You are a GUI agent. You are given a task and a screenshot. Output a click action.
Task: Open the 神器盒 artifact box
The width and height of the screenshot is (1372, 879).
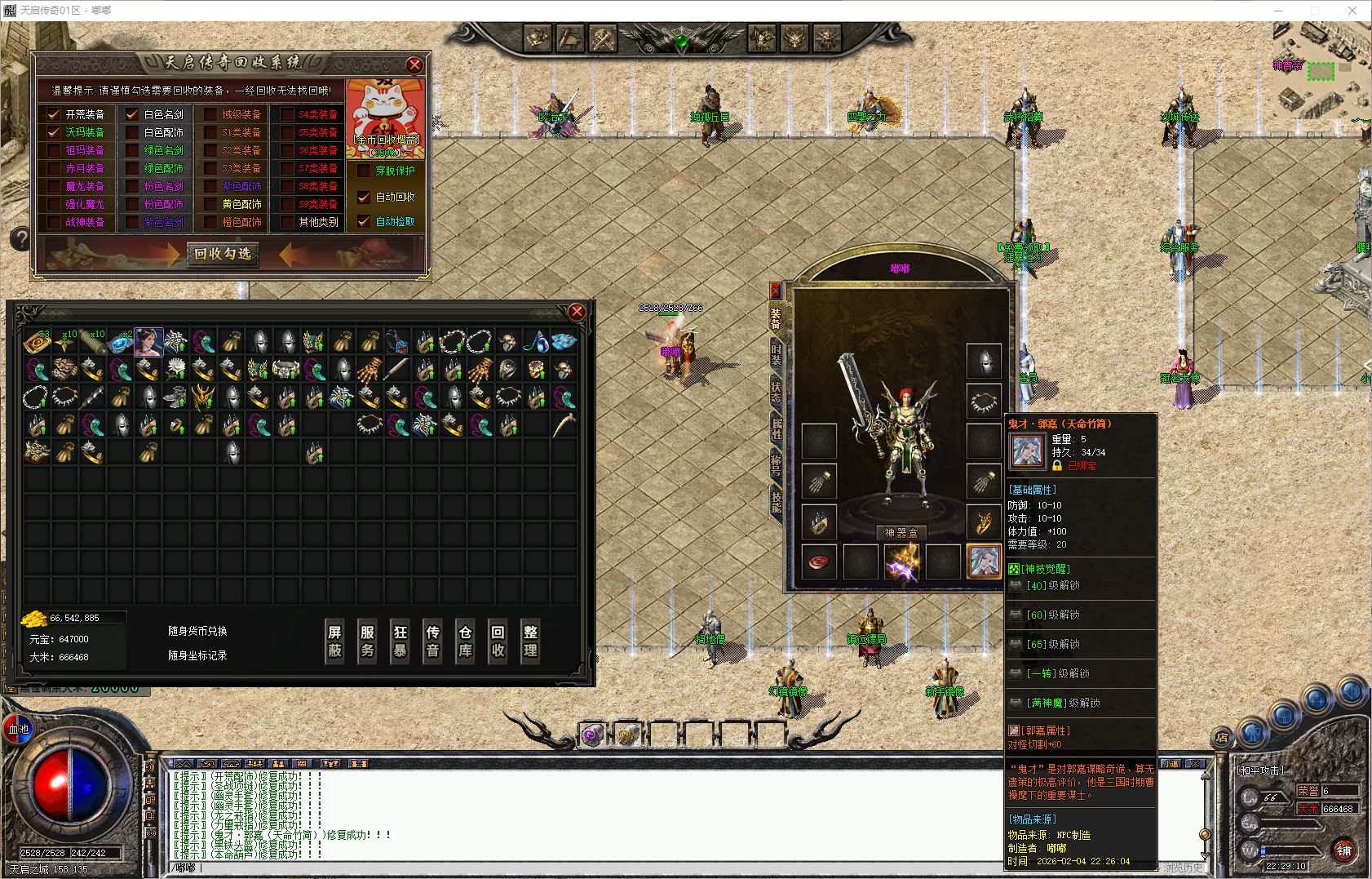901,533
